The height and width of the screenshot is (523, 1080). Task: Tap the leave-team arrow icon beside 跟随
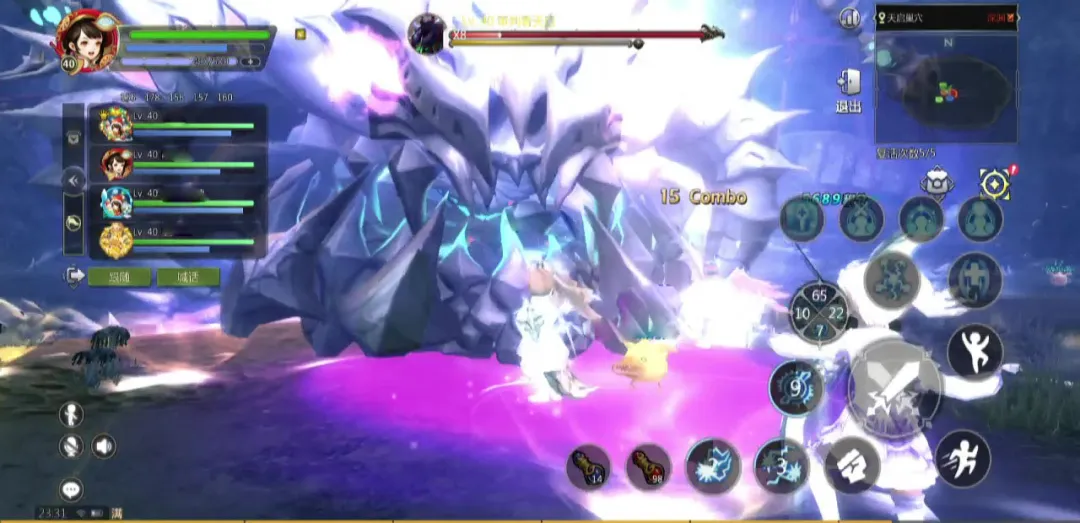(x=74, y=276)
